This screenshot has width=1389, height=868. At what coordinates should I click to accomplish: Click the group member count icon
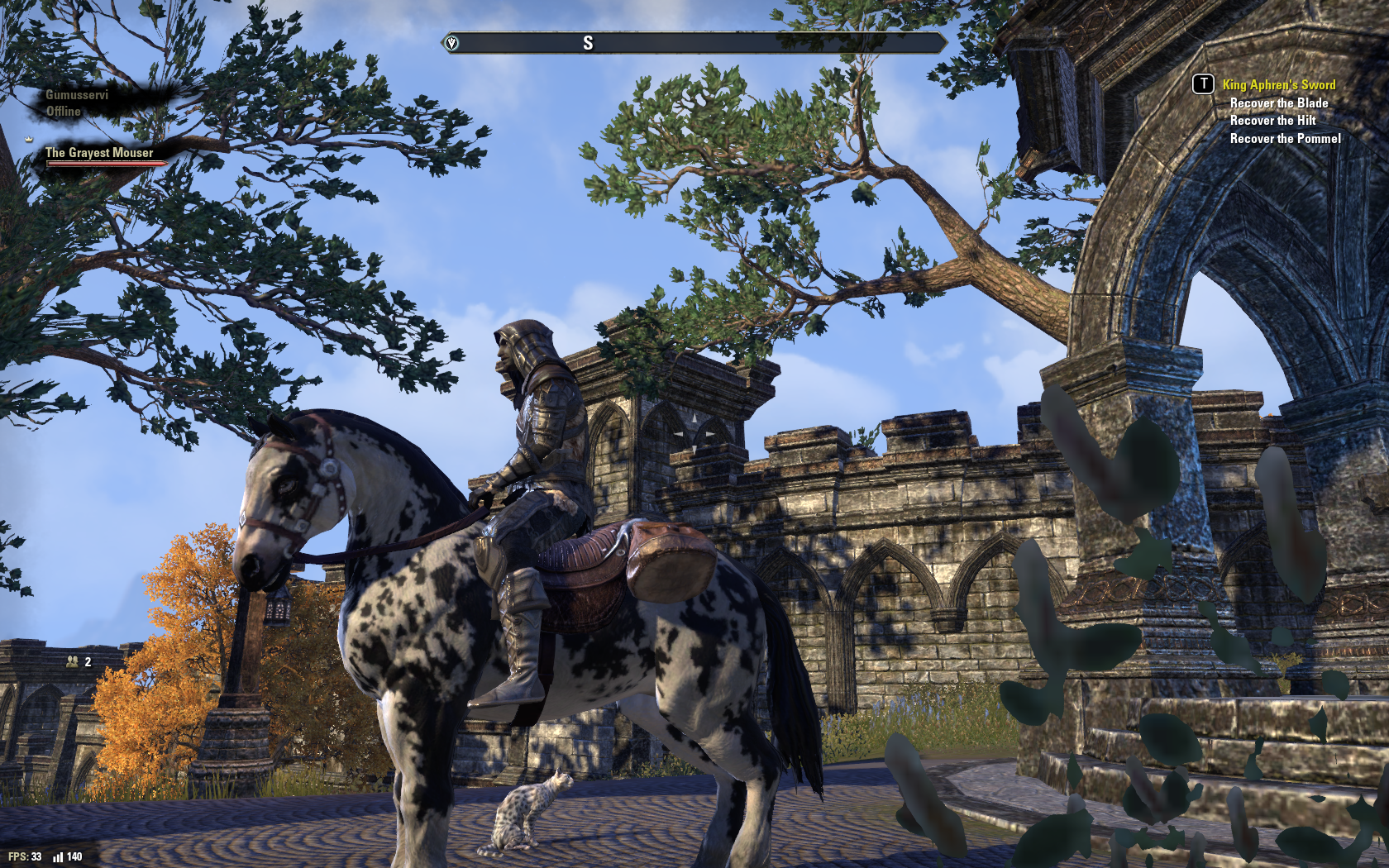click(73, 661)
